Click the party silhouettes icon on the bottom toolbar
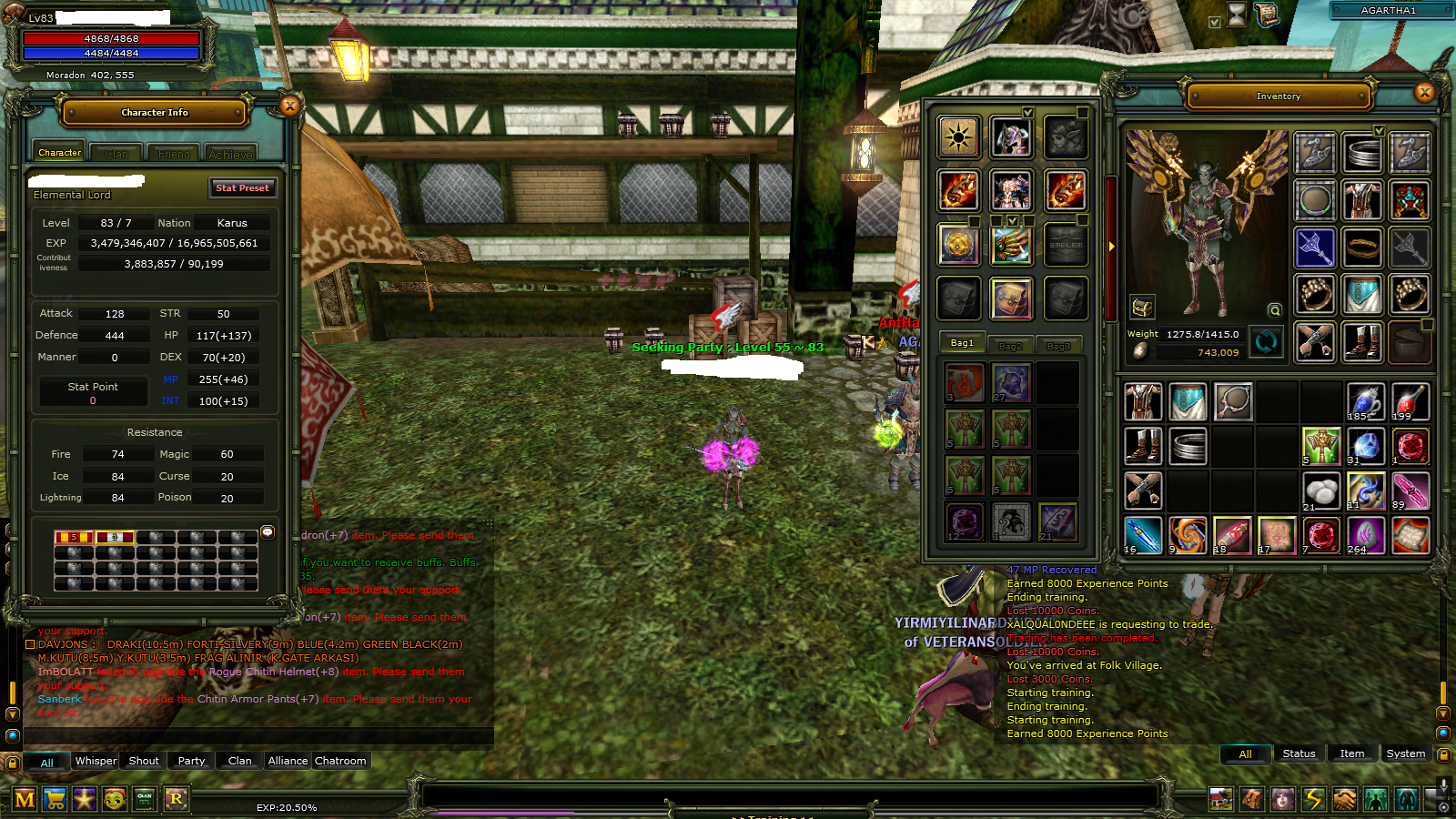The height and width of the screenshot is (819, 1456). (1376, 799)
